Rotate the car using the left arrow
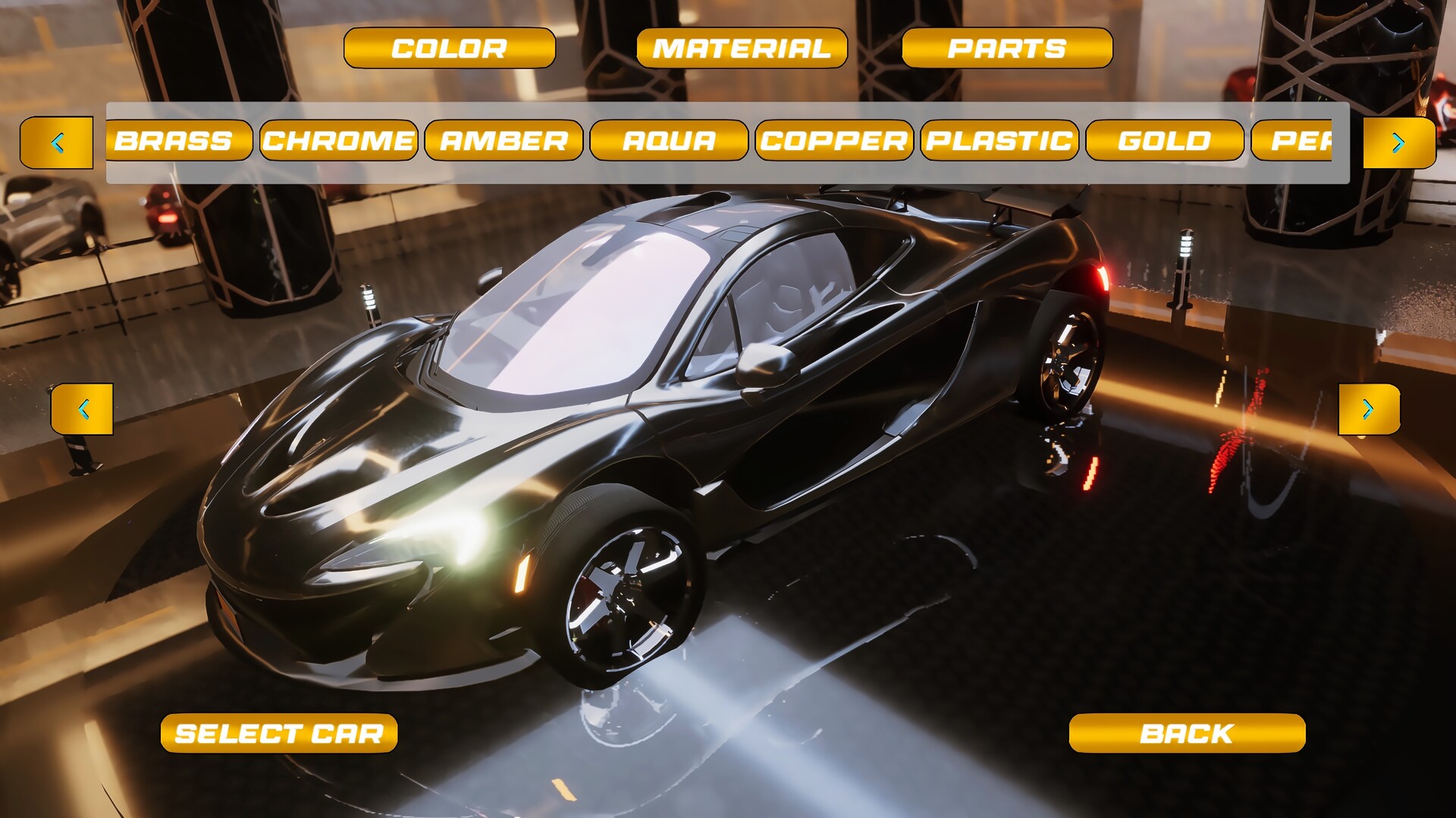The image size is (1456, 818). click(81, 409)
